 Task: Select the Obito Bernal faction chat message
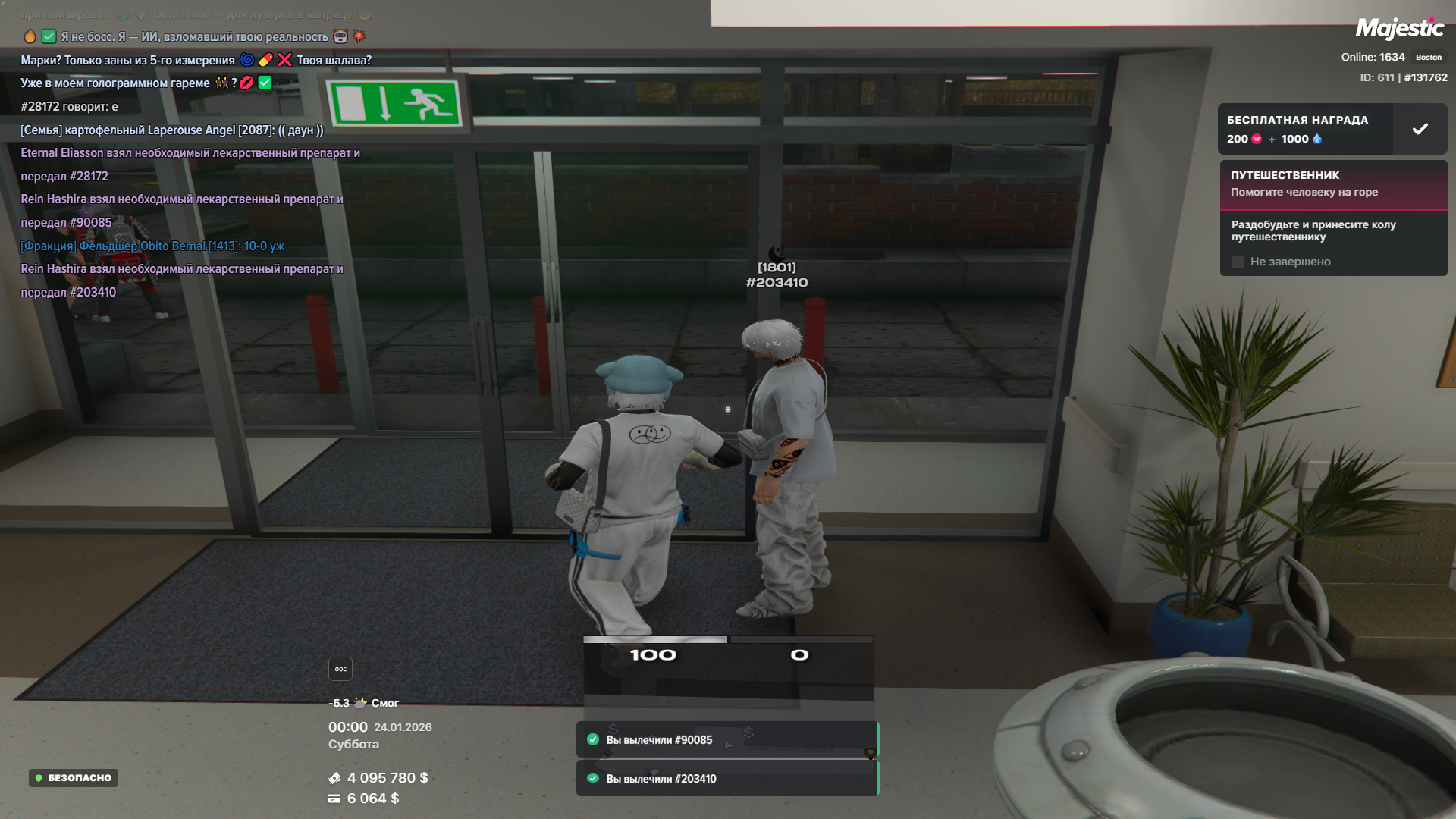[x=152, y=246]
